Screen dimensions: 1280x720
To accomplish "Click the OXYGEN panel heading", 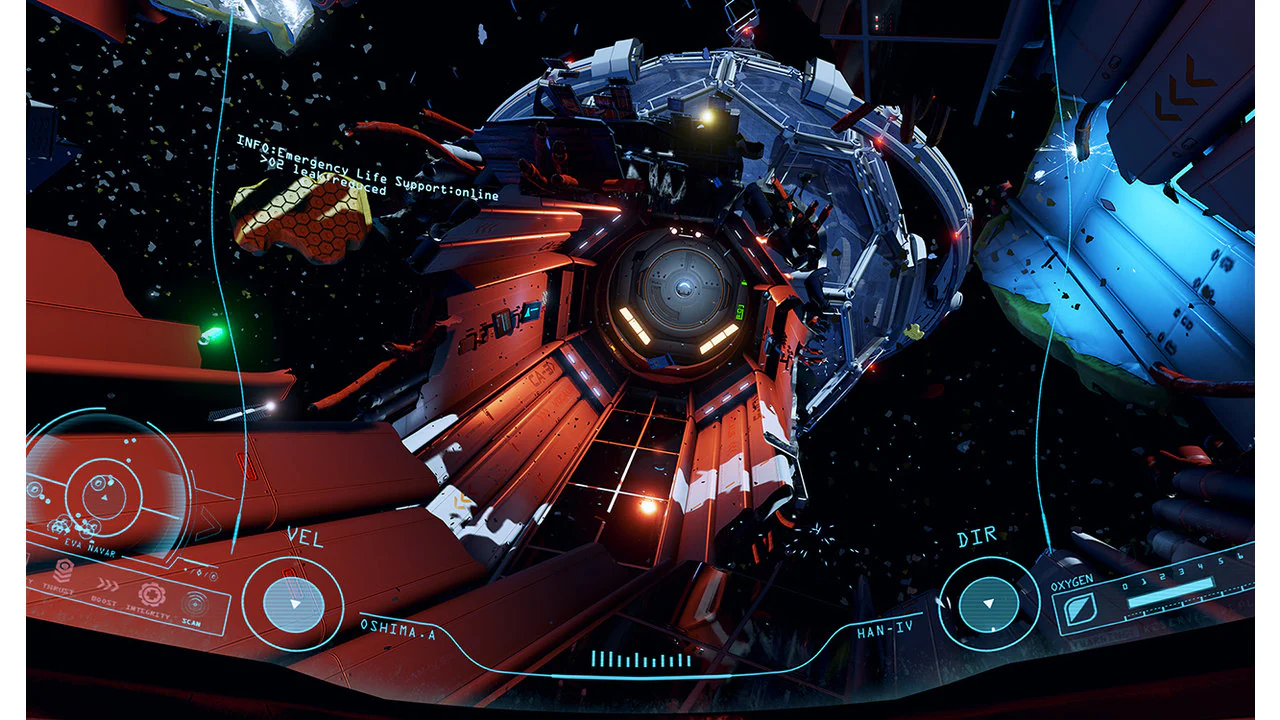I will 1071,580.
